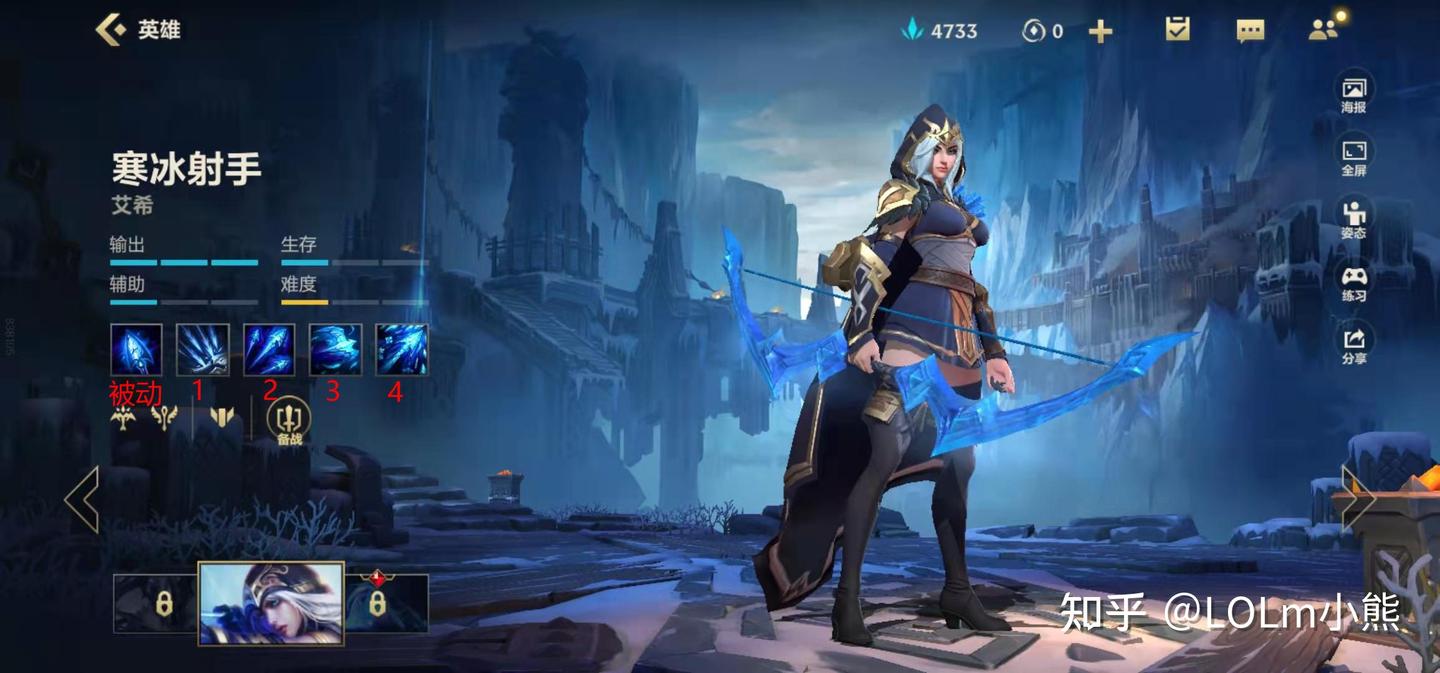Select Ashe's passive (被动) ability icon
The image size is (1440, 673).
coord(136,350)
